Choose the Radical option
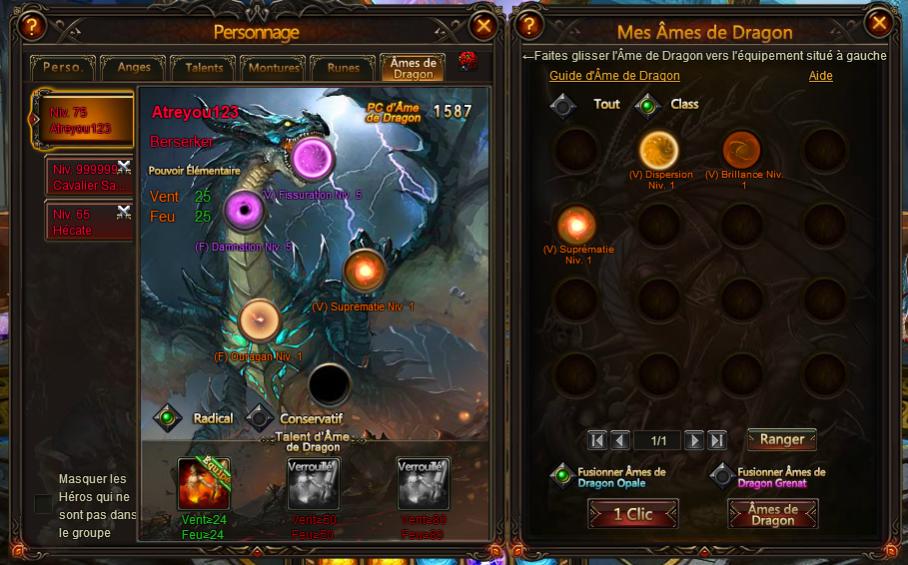The height and width of the screenshot is (565, 908). tap(168, 418)
